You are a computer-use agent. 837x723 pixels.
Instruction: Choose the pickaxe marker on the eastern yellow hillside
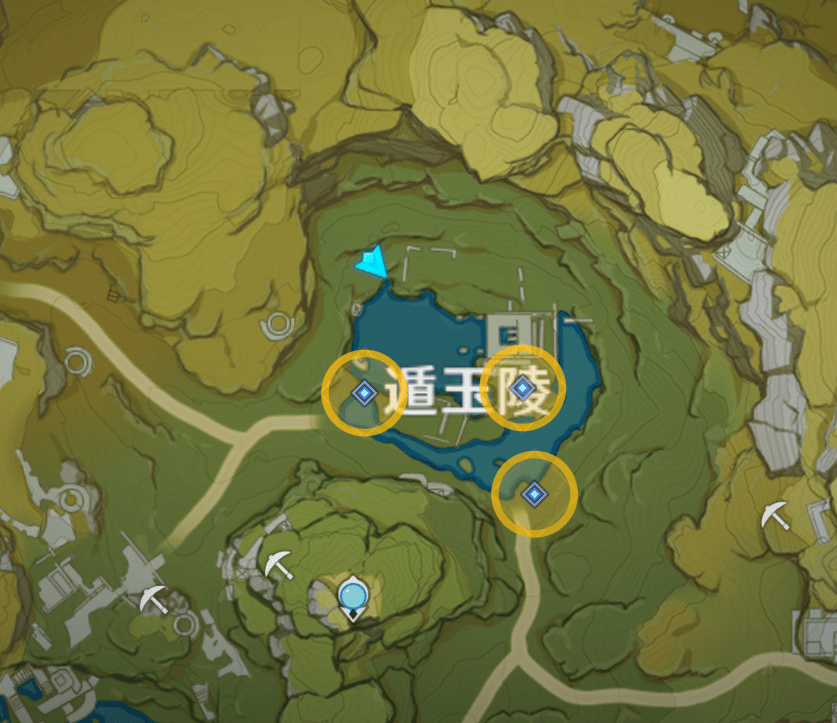[773, 515]
